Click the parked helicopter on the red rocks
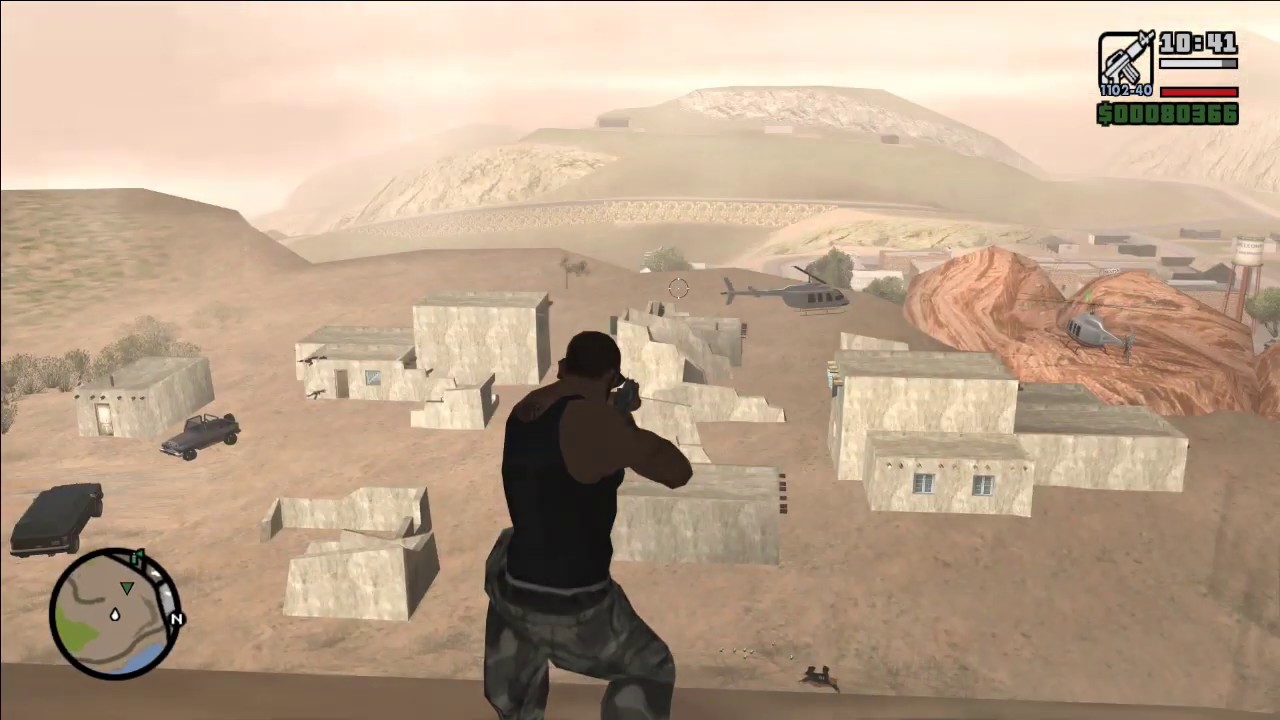This screenshot has width=1280, height=720. 1090,330
